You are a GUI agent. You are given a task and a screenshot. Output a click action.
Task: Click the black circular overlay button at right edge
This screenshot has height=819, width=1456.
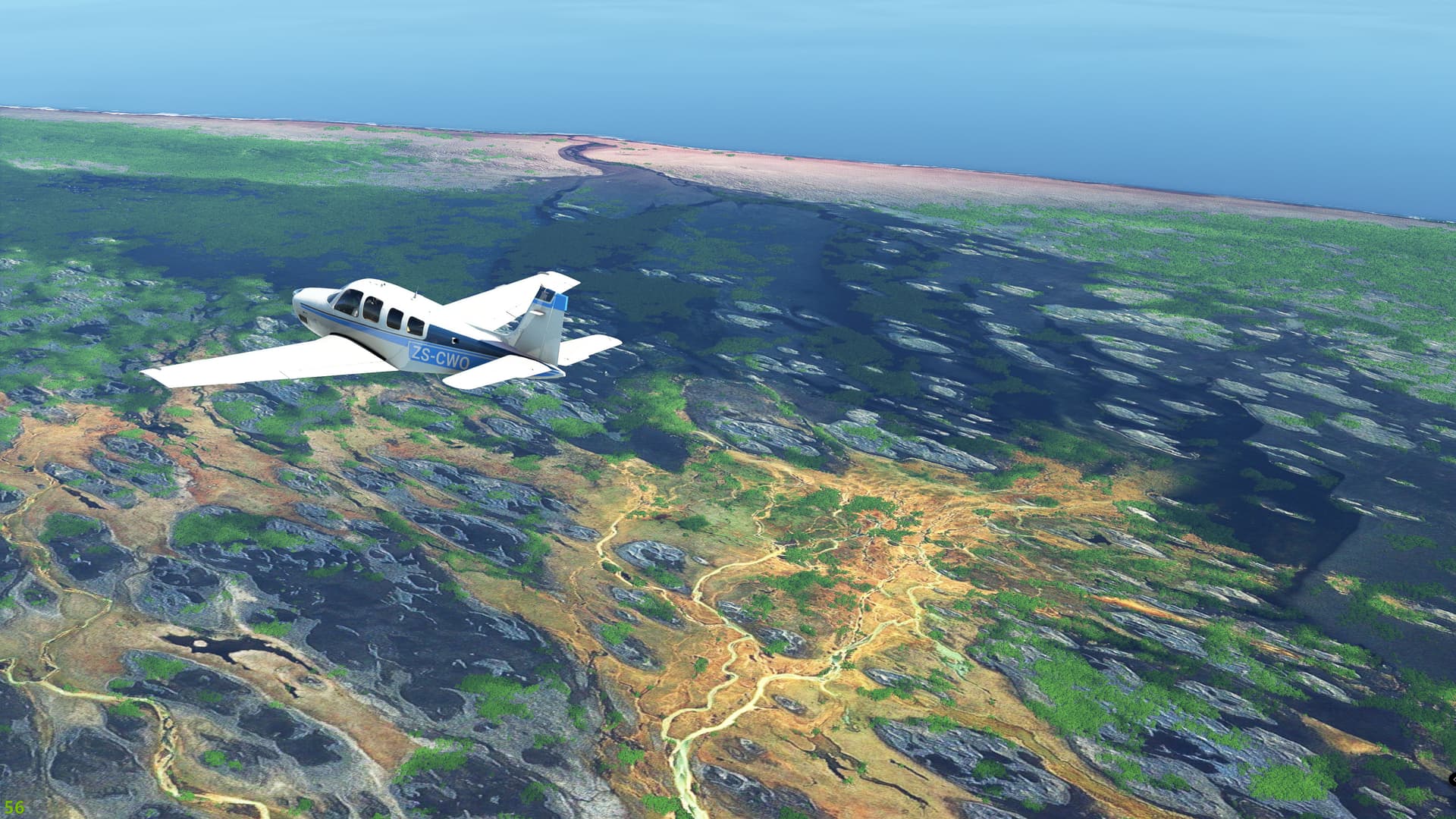[1452, 780]
